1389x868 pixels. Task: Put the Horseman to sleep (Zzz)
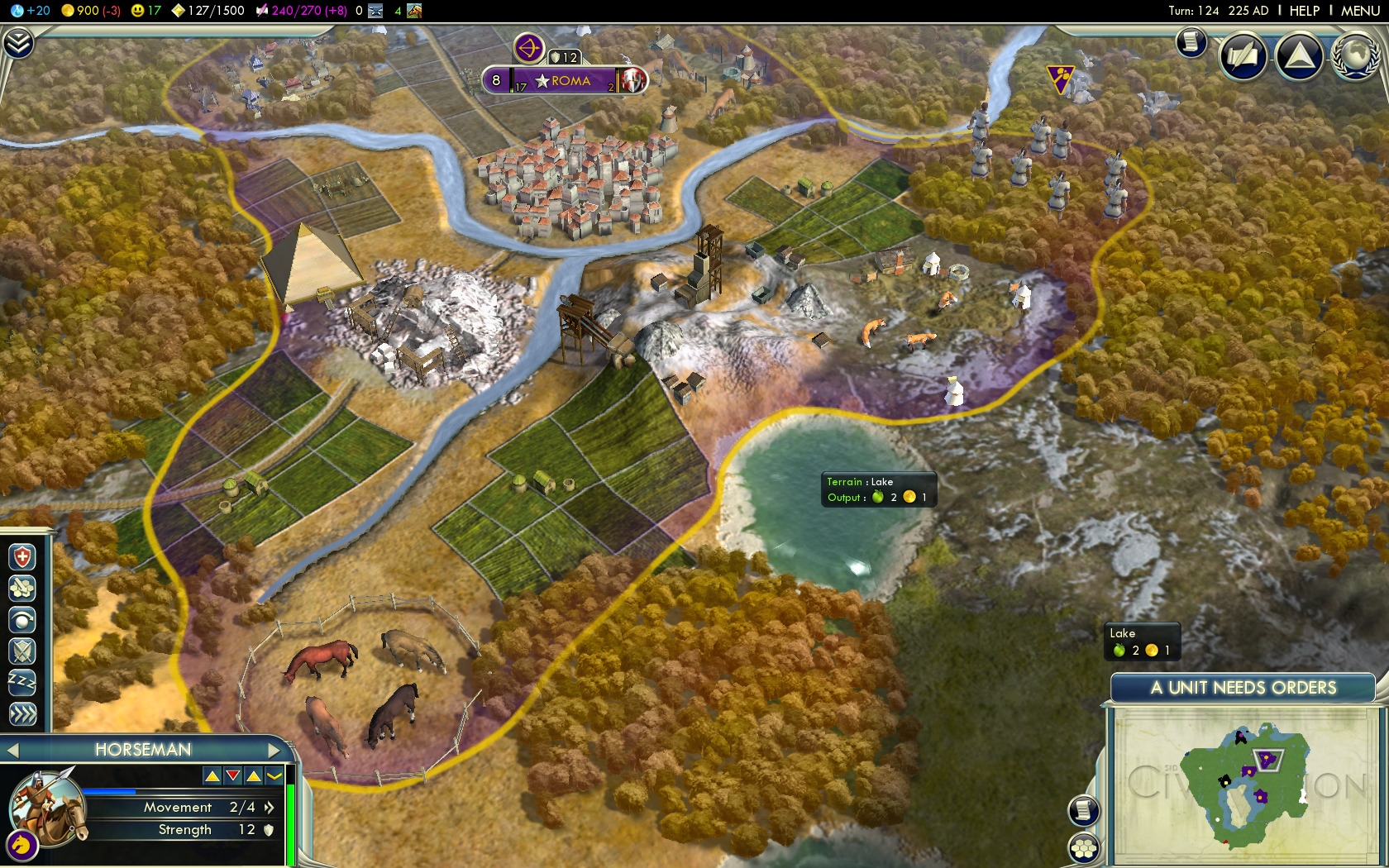coord(22,682)
